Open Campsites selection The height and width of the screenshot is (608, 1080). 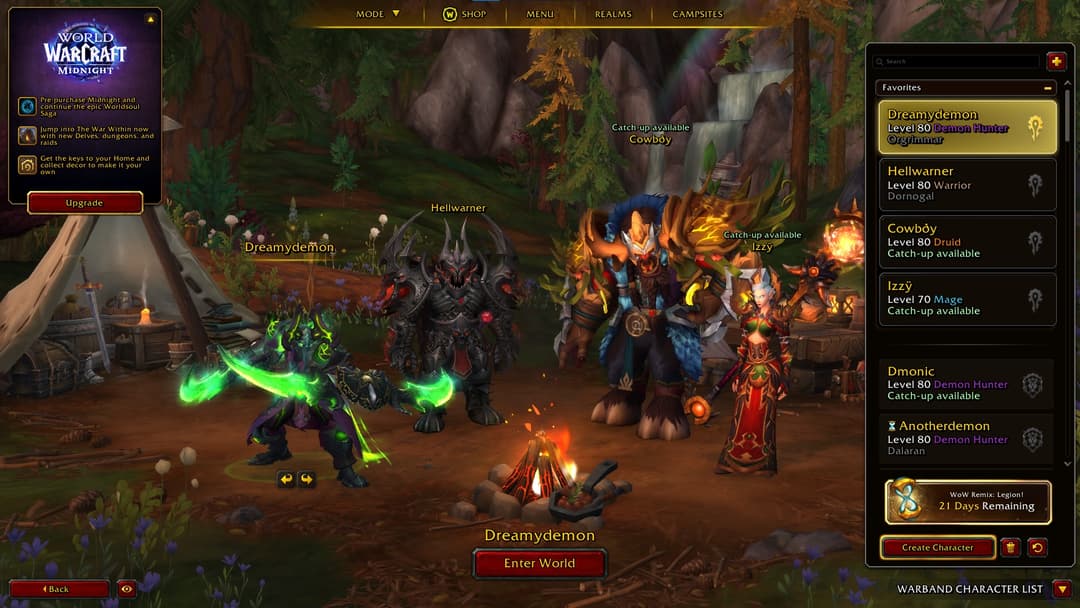click(x=698, y=14)
